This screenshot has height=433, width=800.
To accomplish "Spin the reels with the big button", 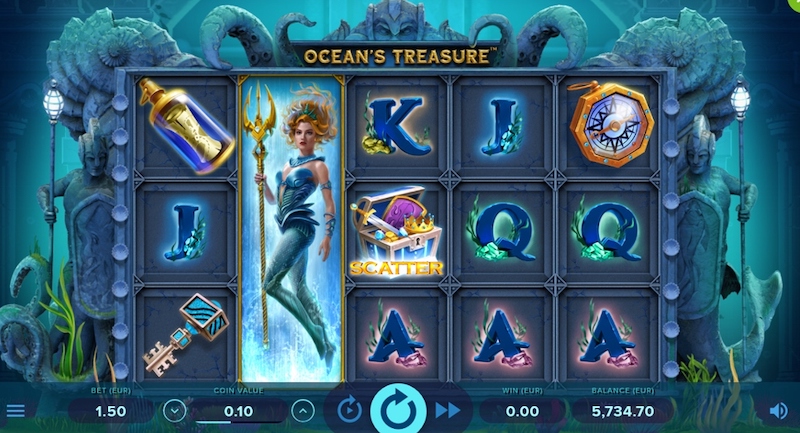I will [398, 410].
